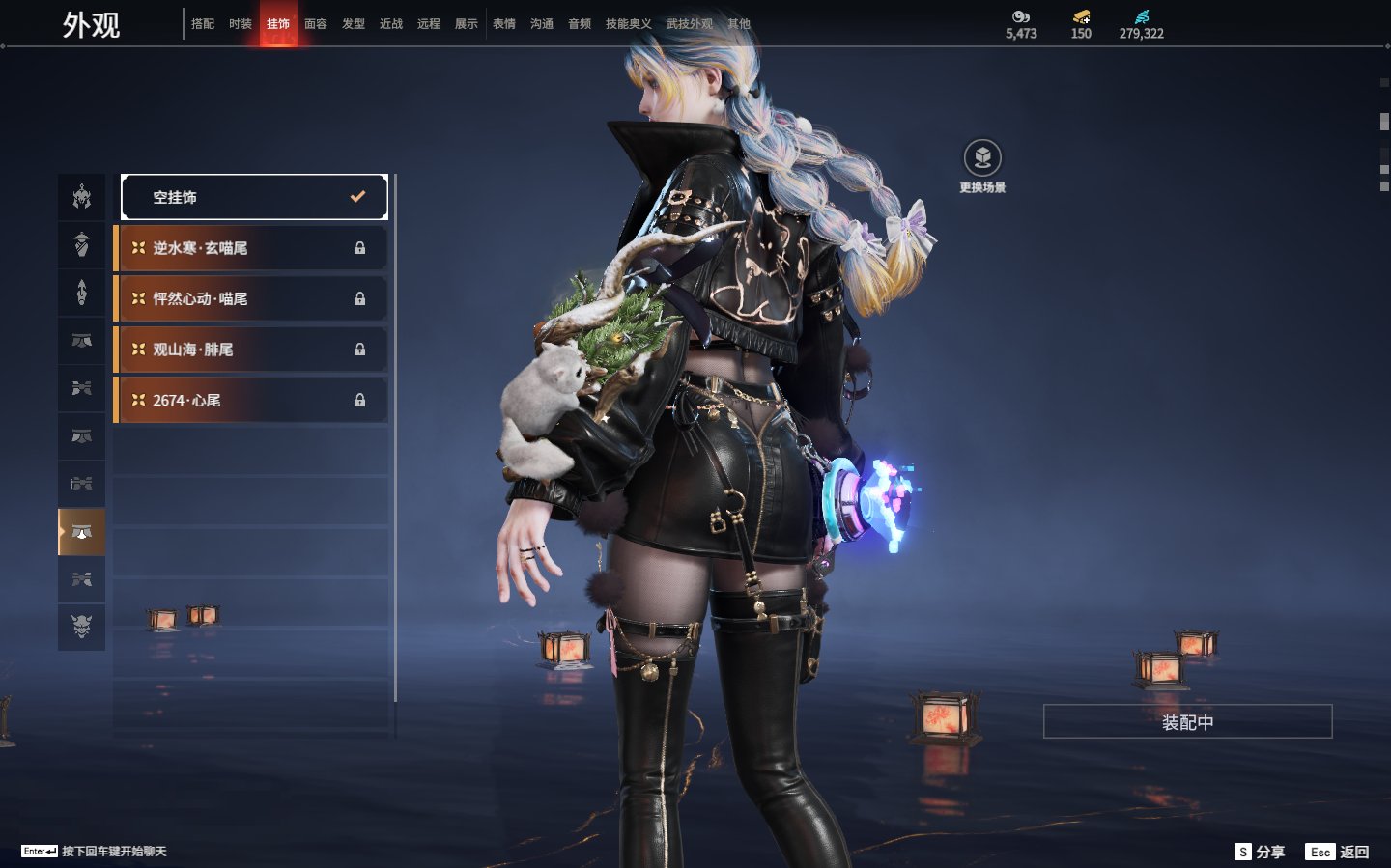Screen dimensions: 1391x868
Task: Show the 技能奥义 skill tab
Action: [x=628, y=24]
